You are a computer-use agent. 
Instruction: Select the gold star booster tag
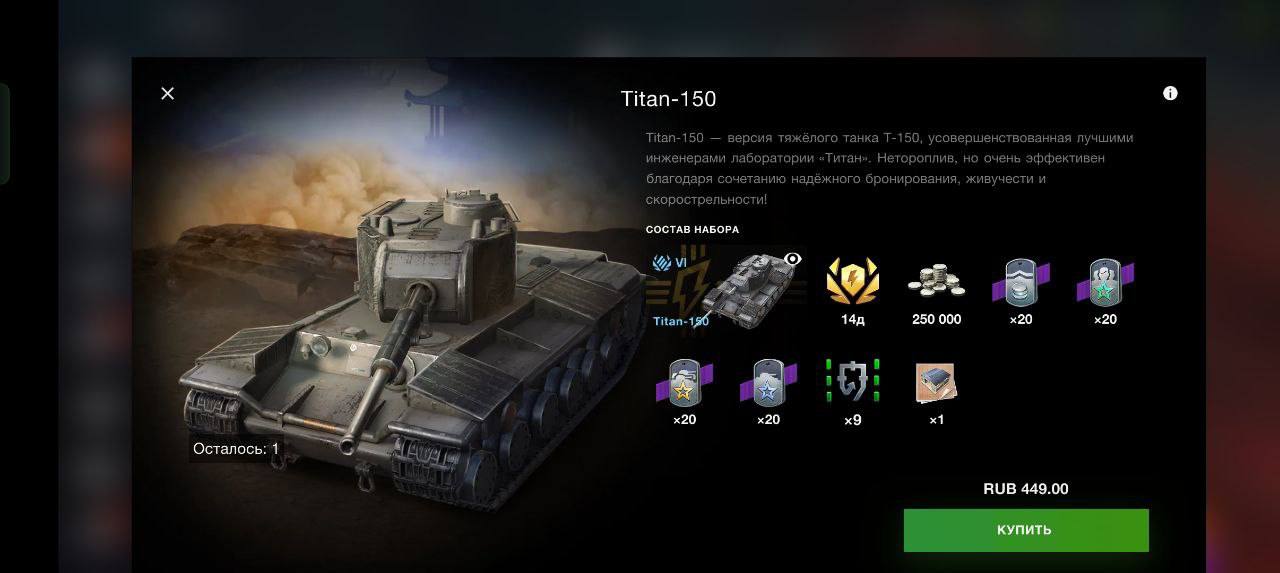click(684, 382)
